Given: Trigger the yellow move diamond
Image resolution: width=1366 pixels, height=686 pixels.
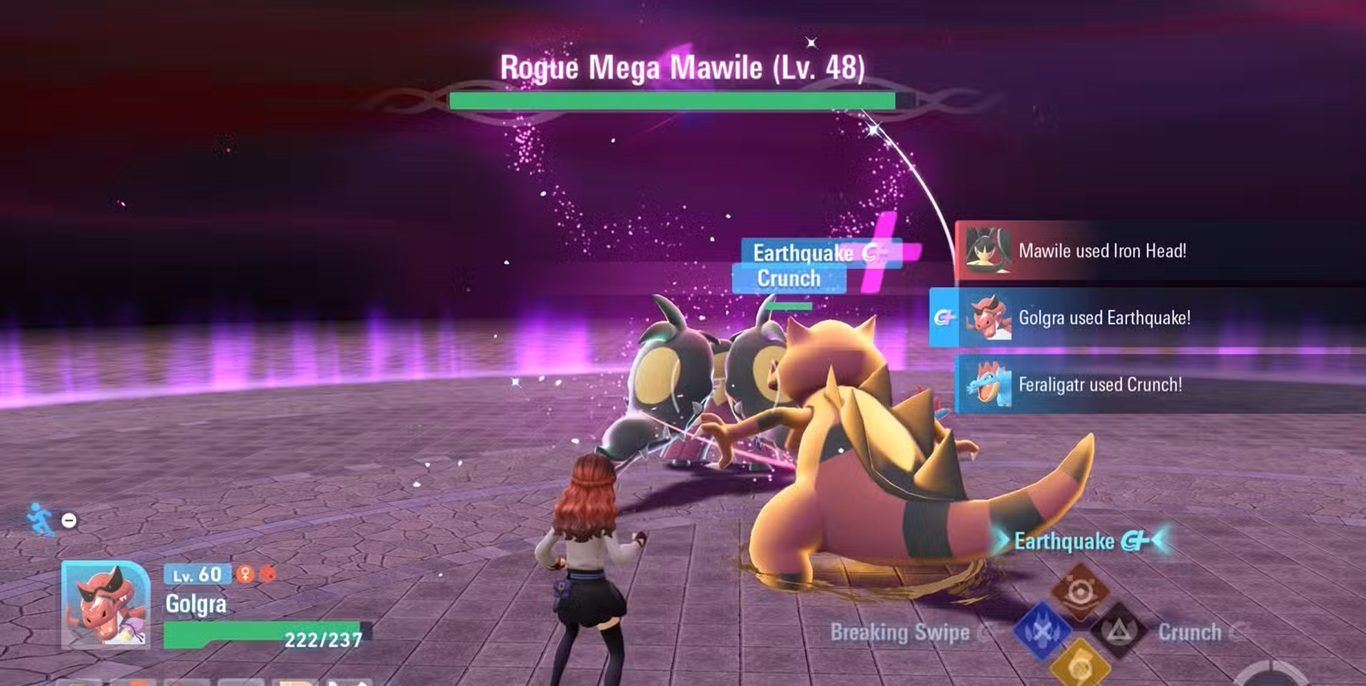Looking at the screenshot, I should pos(1080,666).
